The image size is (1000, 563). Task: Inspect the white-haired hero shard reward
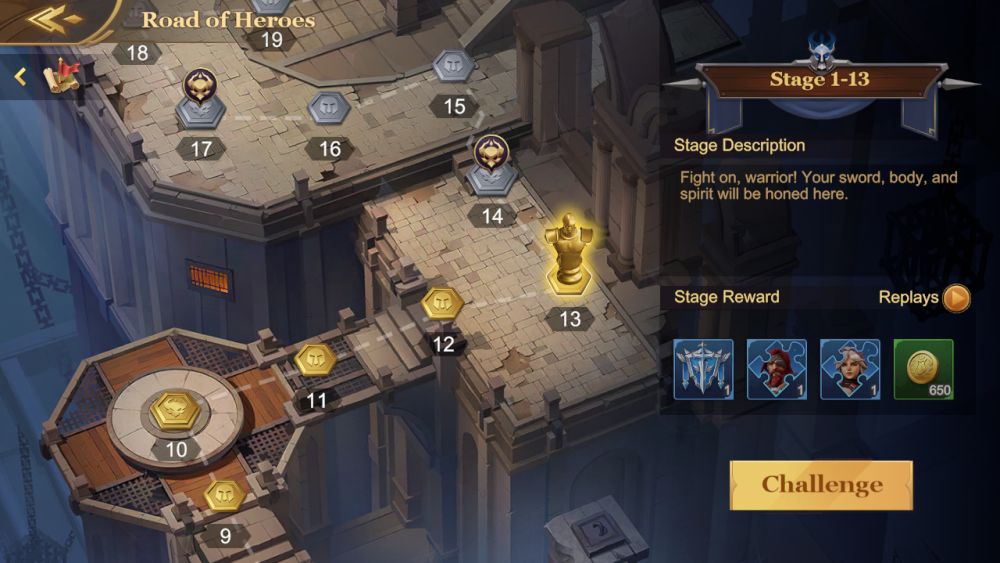pyautogui.click(x=850, y=369)
